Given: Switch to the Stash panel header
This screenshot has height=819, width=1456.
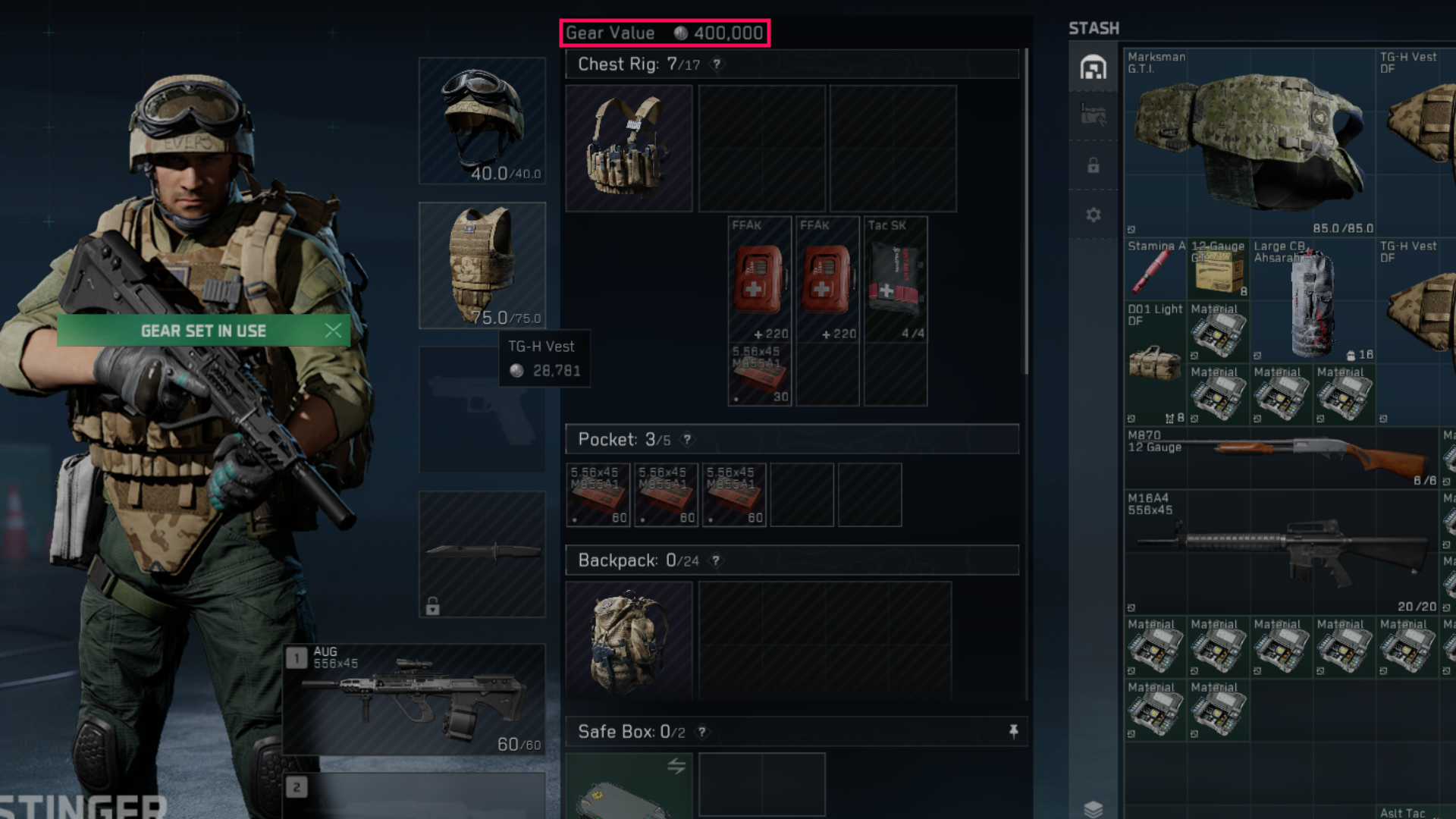Looking at the screenshot, I should (x=1093, y=28).
